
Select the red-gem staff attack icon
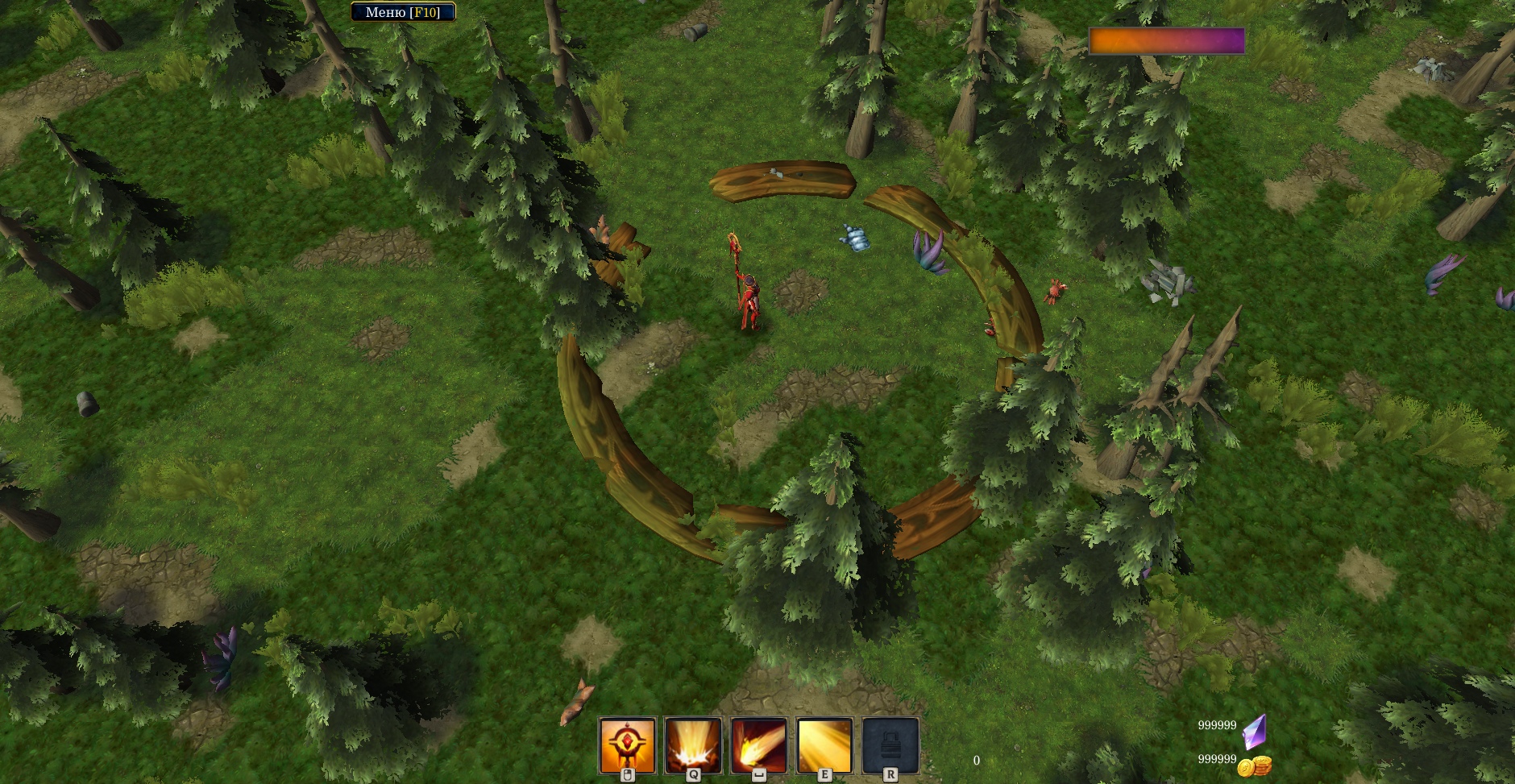(627, 745)
